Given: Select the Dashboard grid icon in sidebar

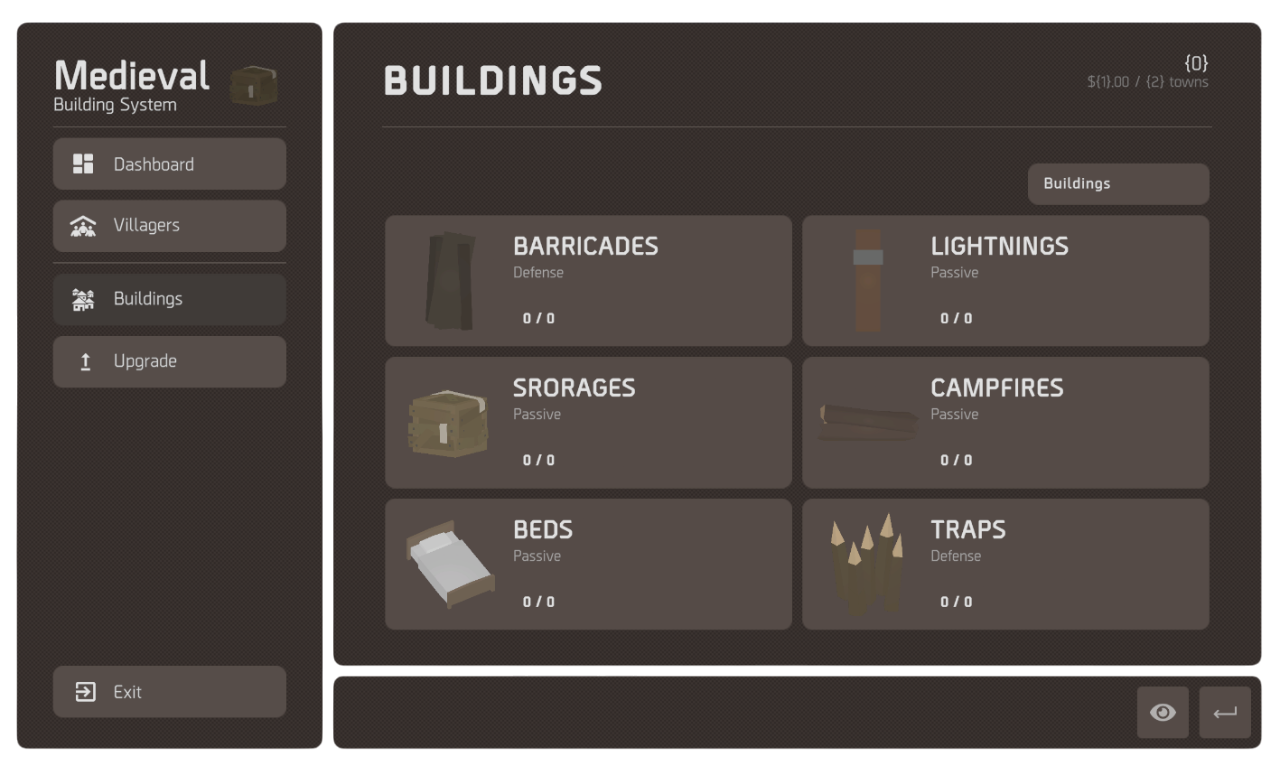Looking at the screenshot, I should pyautogui.click(x=85, y=163).
